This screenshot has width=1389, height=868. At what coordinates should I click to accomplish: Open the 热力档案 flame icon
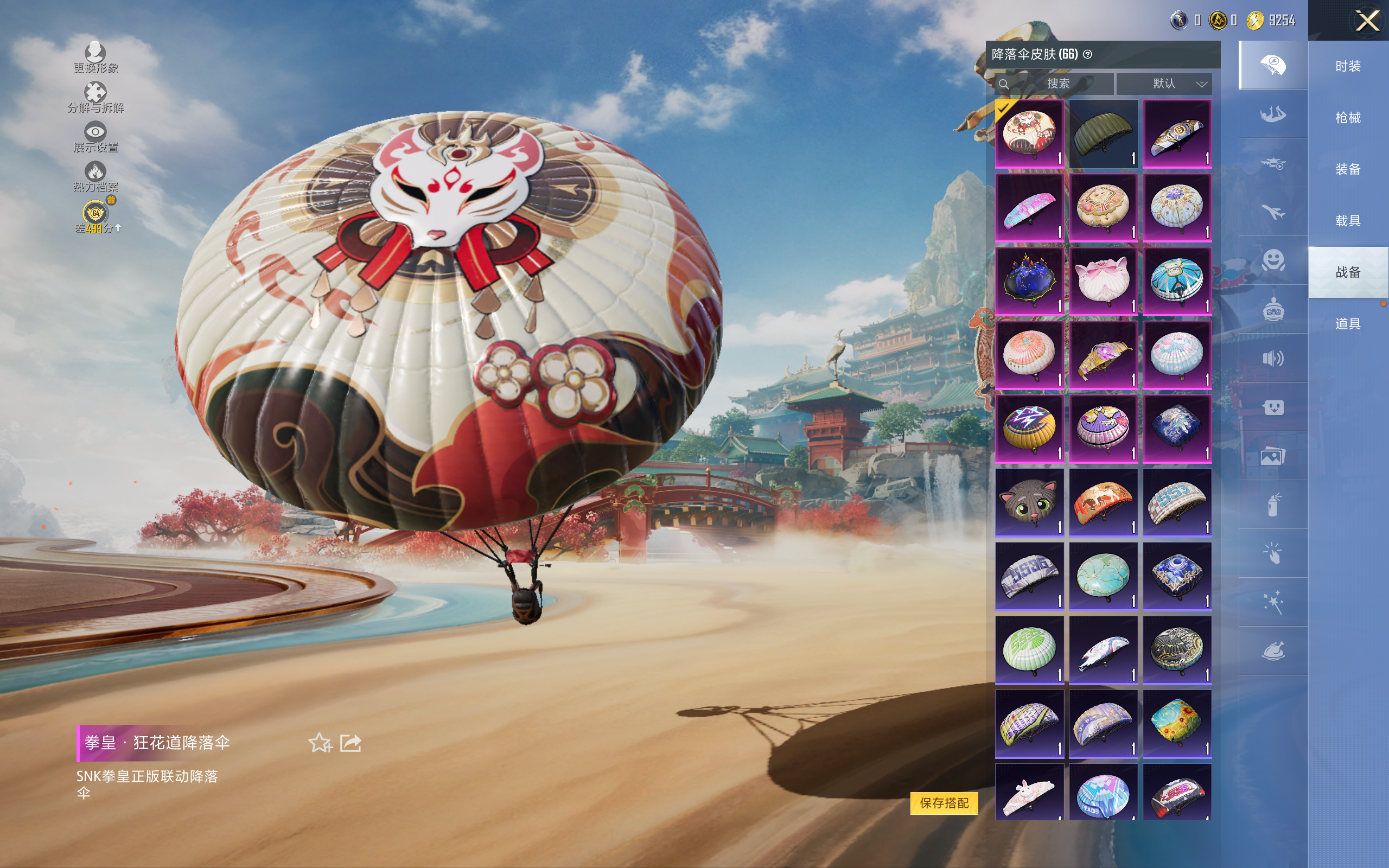pos(95,176)
